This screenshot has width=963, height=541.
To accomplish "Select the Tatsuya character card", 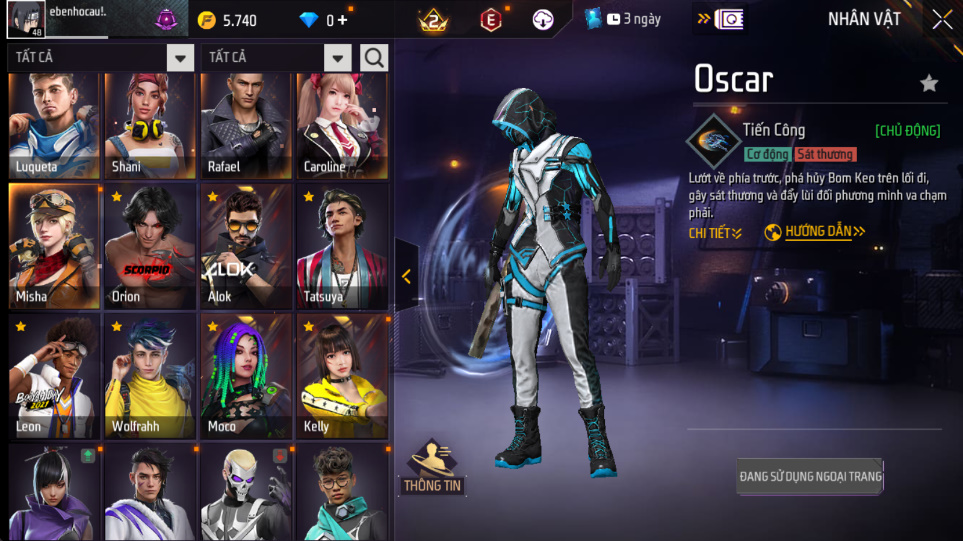I will (341, 246).
